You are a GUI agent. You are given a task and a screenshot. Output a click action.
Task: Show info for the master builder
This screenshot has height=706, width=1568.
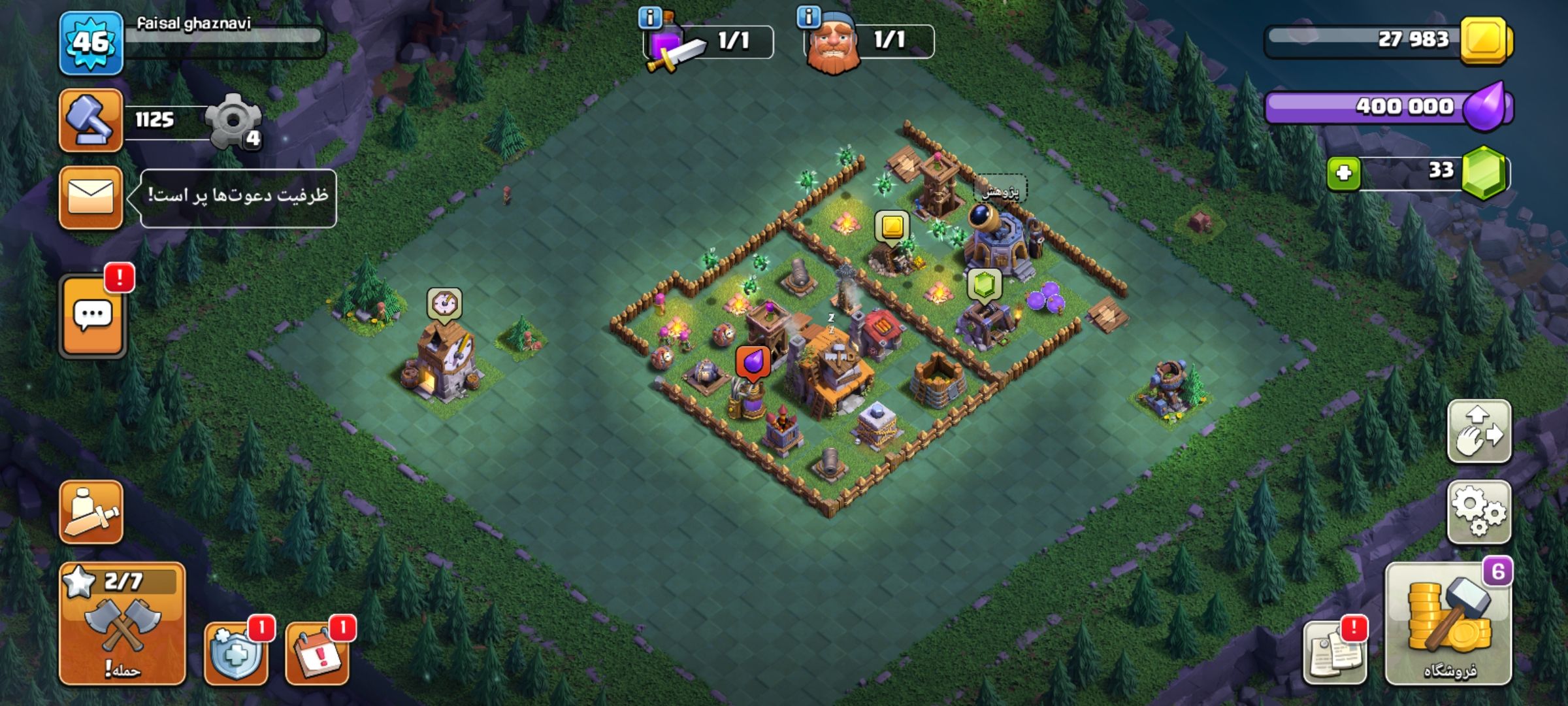[809, 17]
